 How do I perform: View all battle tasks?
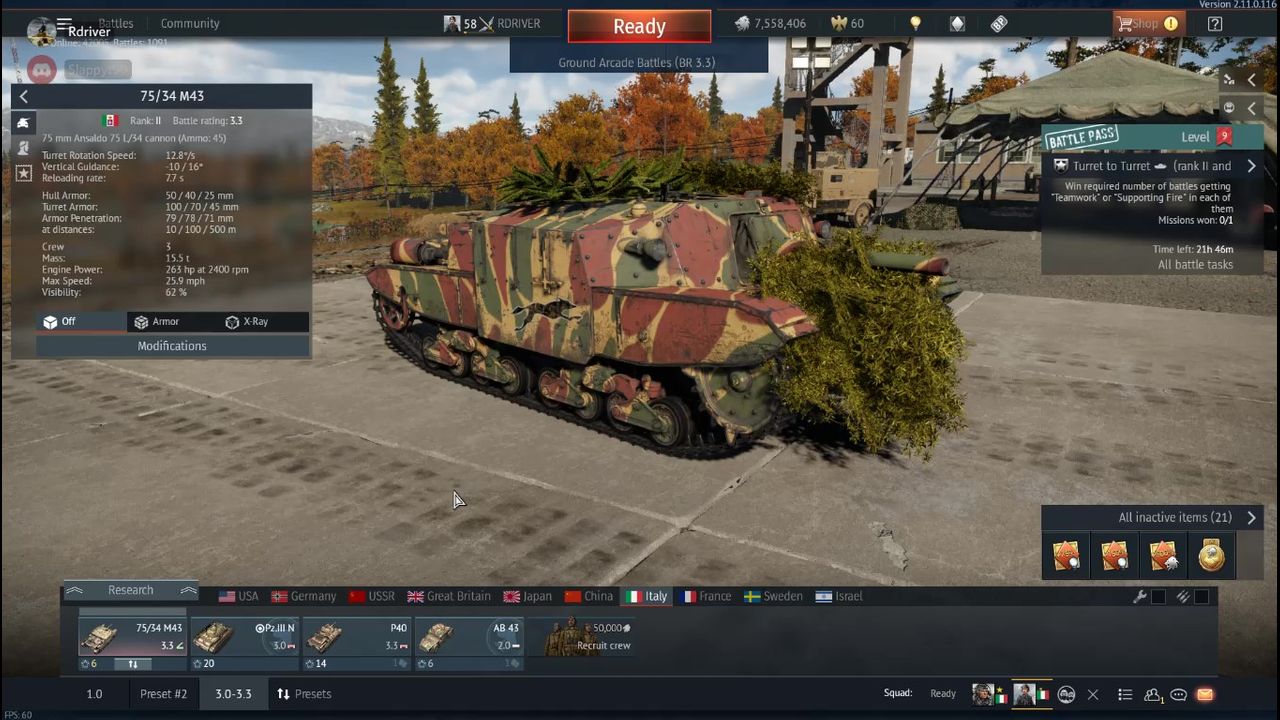1195,265
